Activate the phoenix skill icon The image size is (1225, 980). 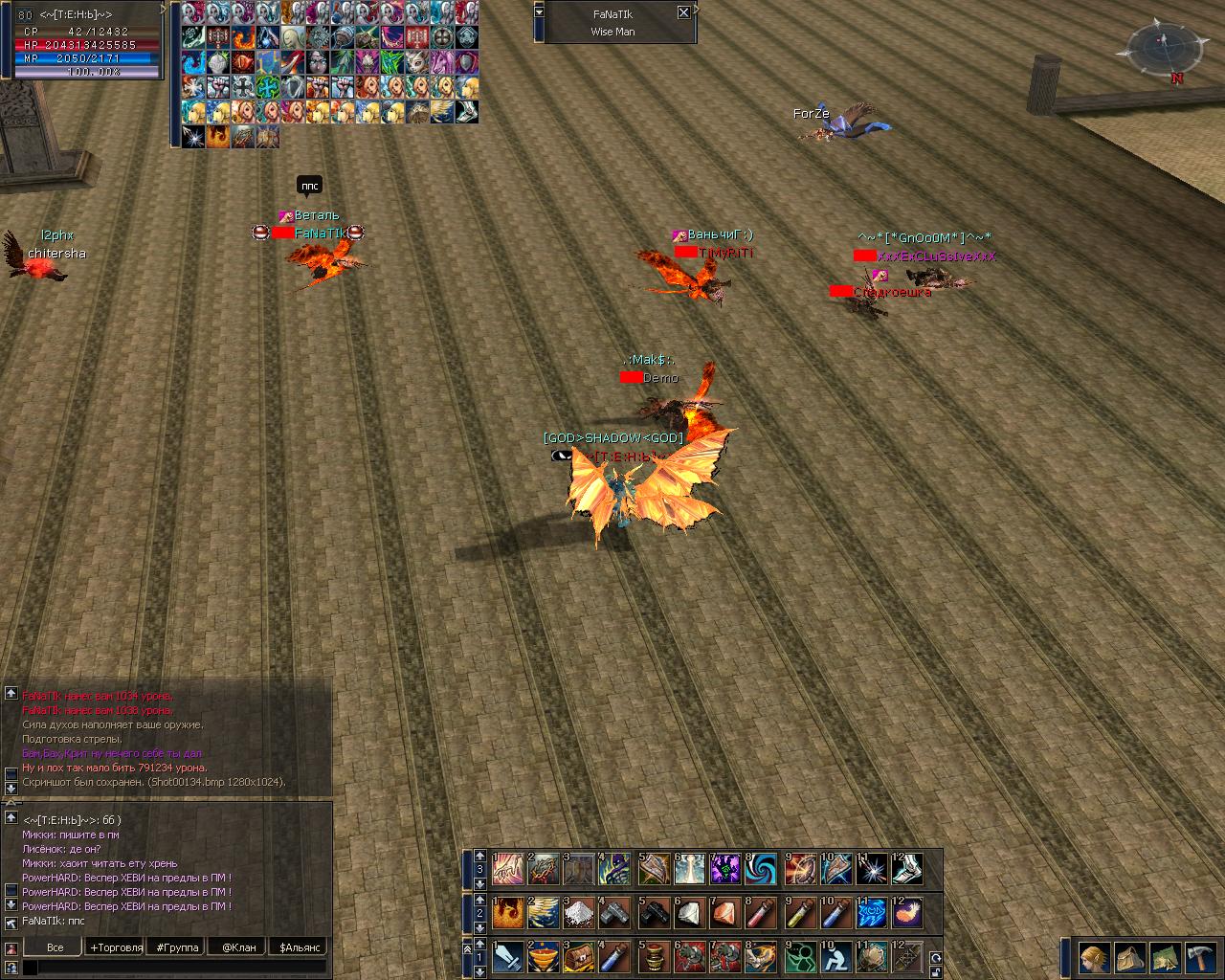pos(507,913)
